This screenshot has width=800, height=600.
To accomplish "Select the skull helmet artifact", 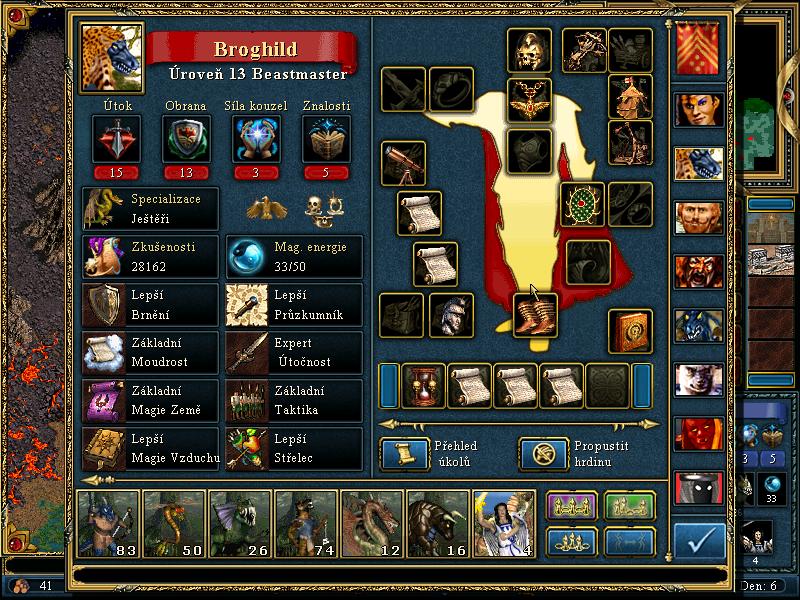I will [x=529, y=49].
